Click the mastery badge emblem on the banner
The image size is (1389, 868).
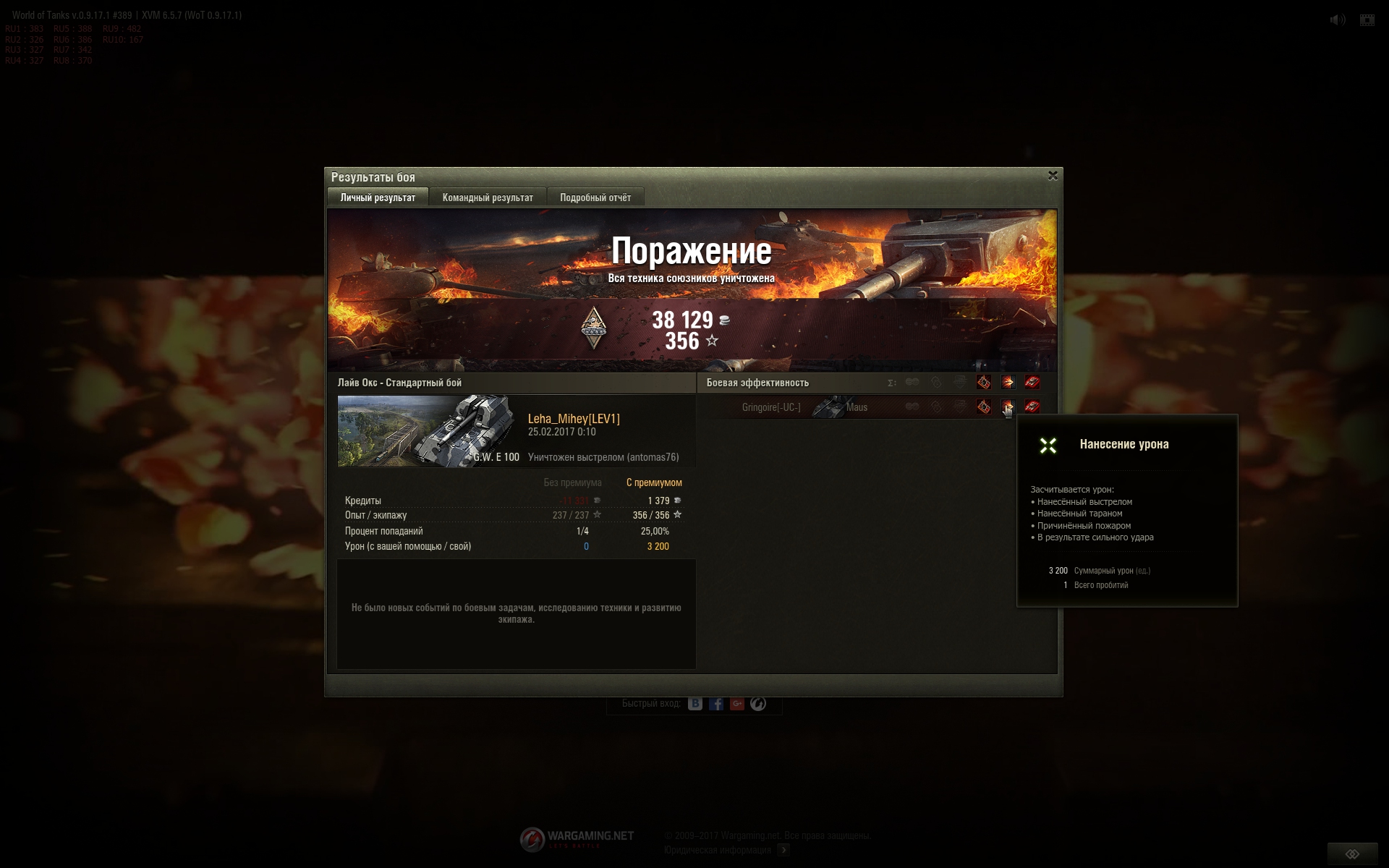[x=593, y=328]
